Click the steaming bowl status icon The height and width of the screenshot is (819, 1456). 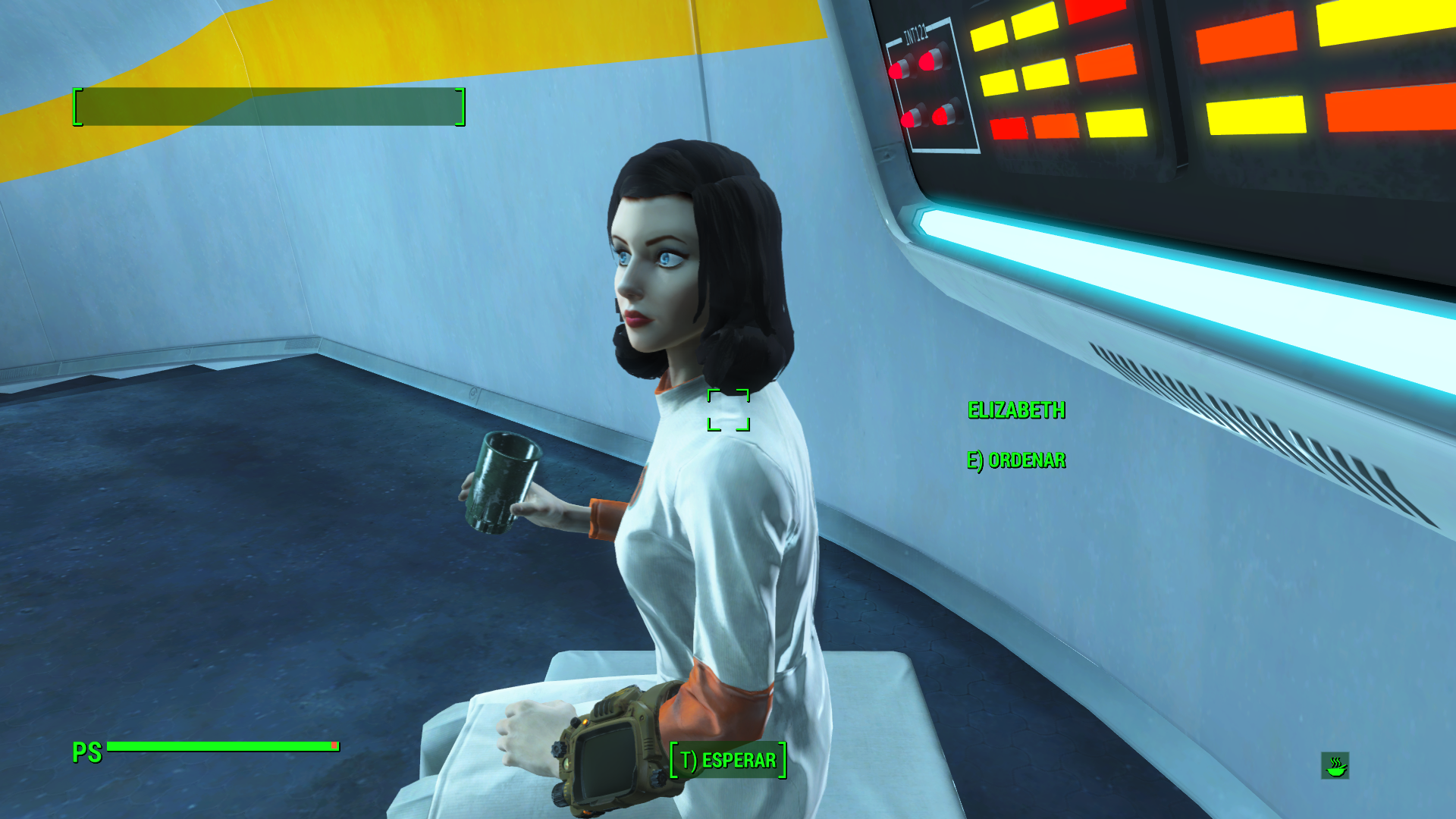click(x=1335, y=766)
